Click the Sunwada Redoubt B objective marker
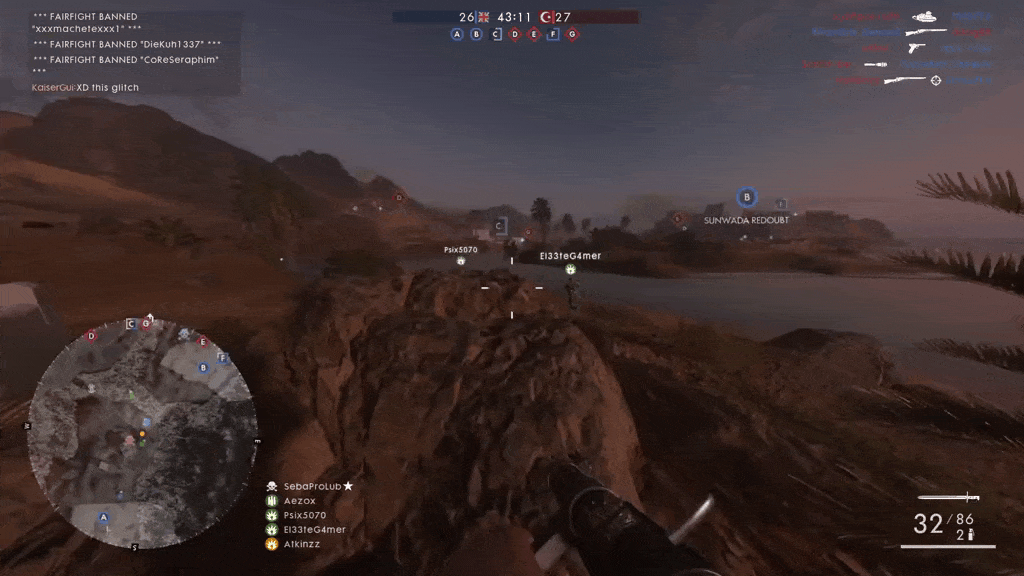The image size is (1024, 576). 746,198
